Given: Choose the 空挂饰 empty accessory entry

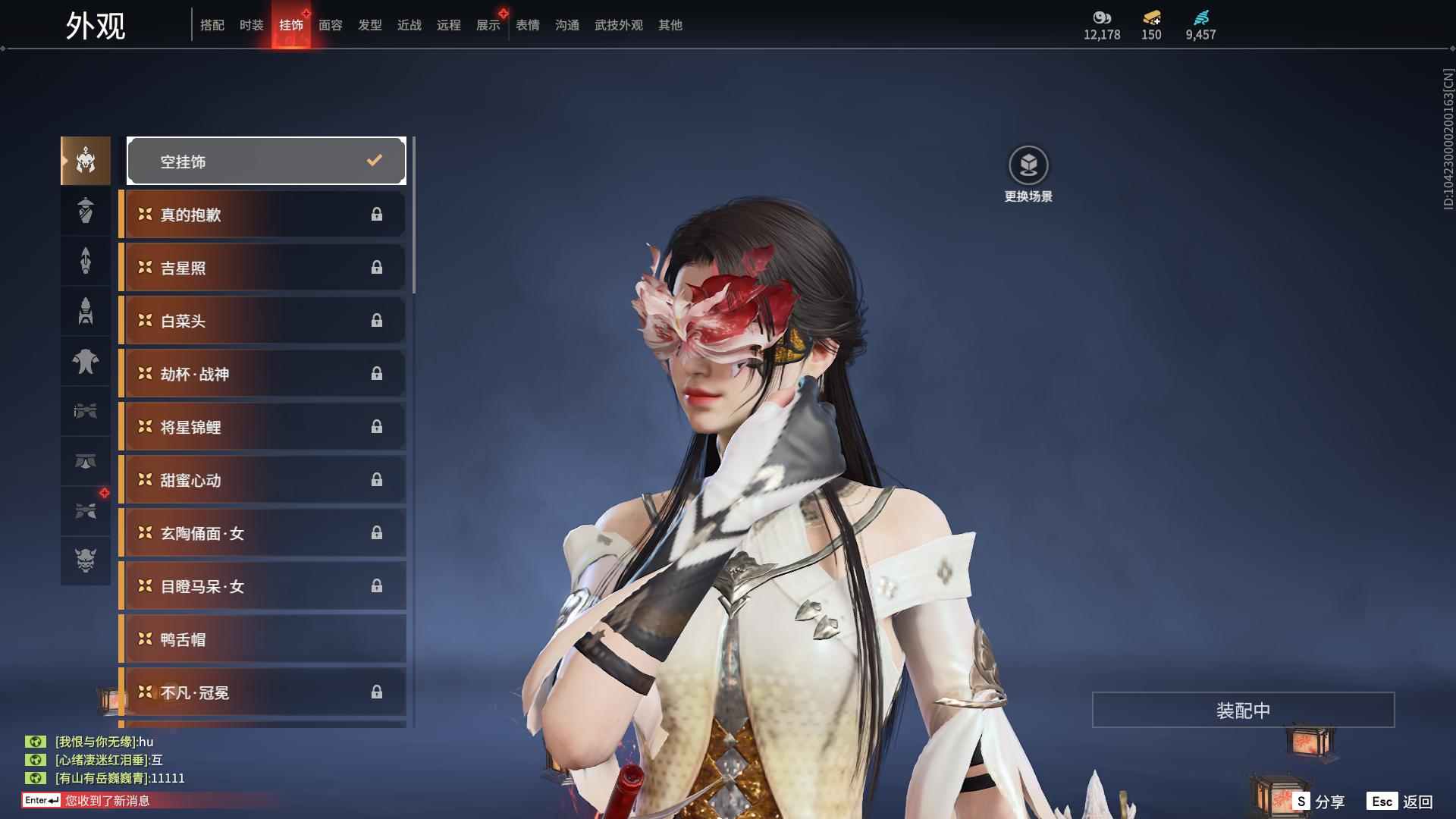Looking at the screenshot, I should [266, 161].
